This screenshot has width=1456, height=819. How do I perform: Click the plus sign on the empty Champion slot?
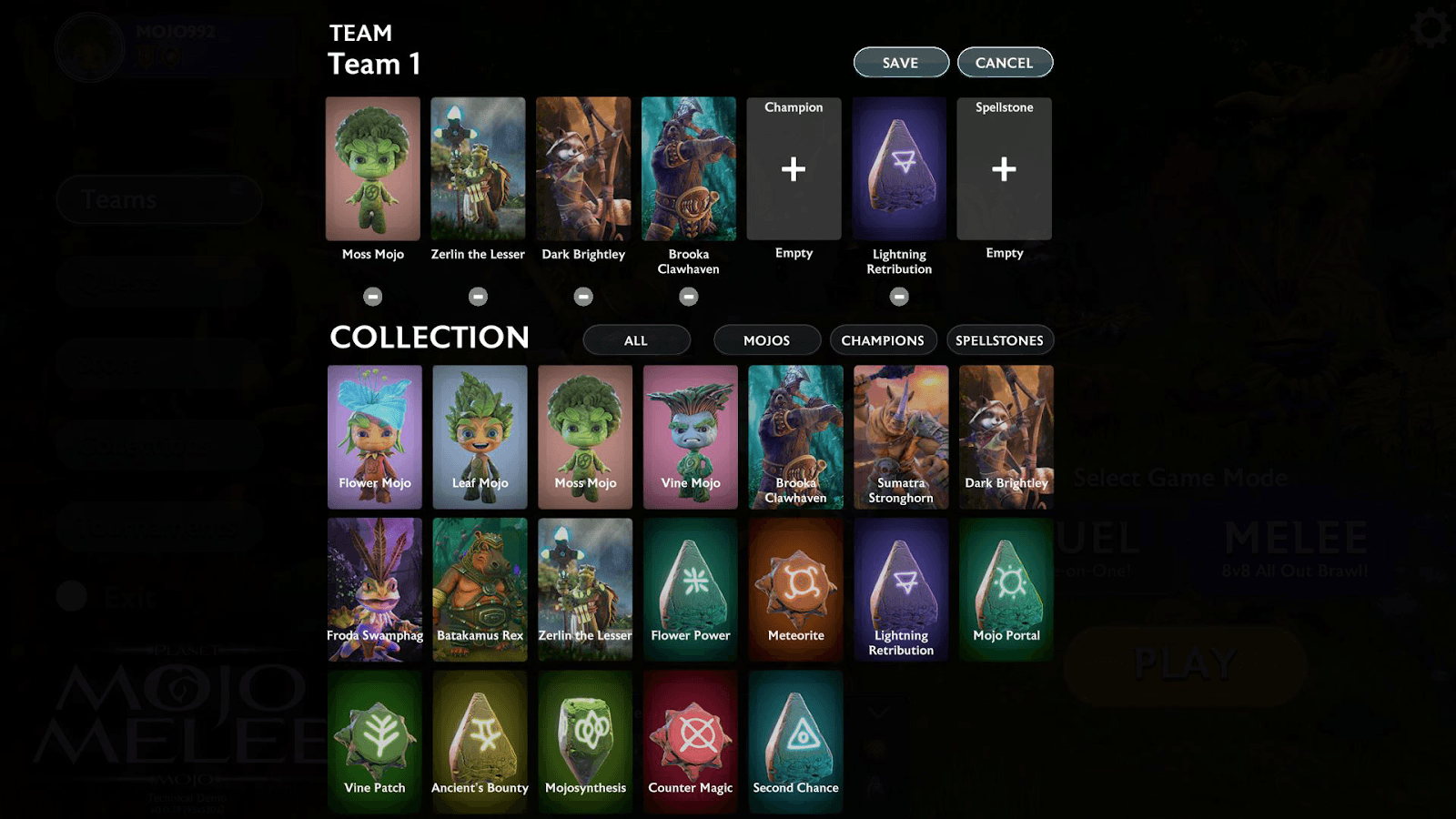[793, 168]
